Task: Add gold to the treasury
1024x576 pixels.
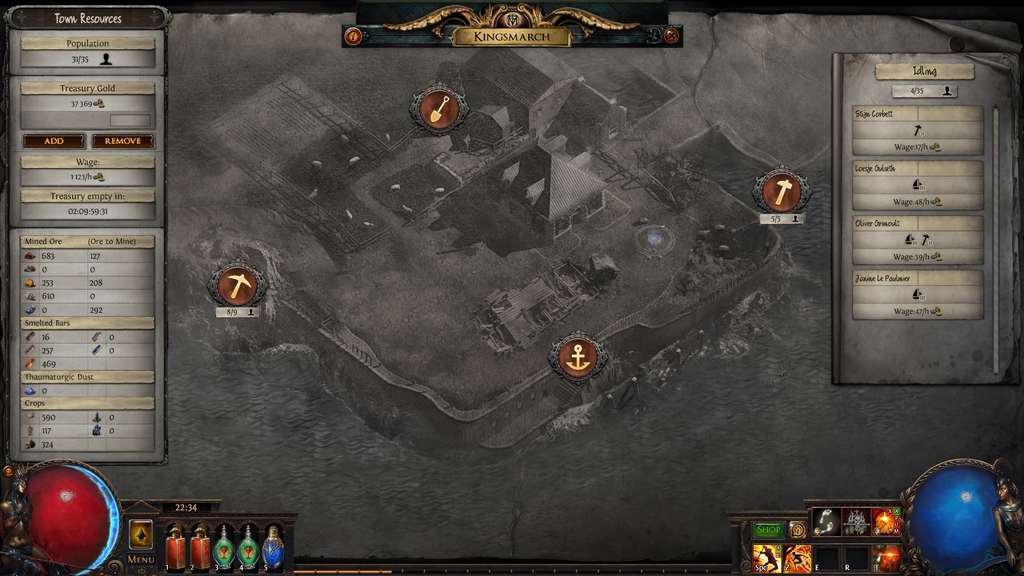Action: pyautogui.click(x=53, y=141)
